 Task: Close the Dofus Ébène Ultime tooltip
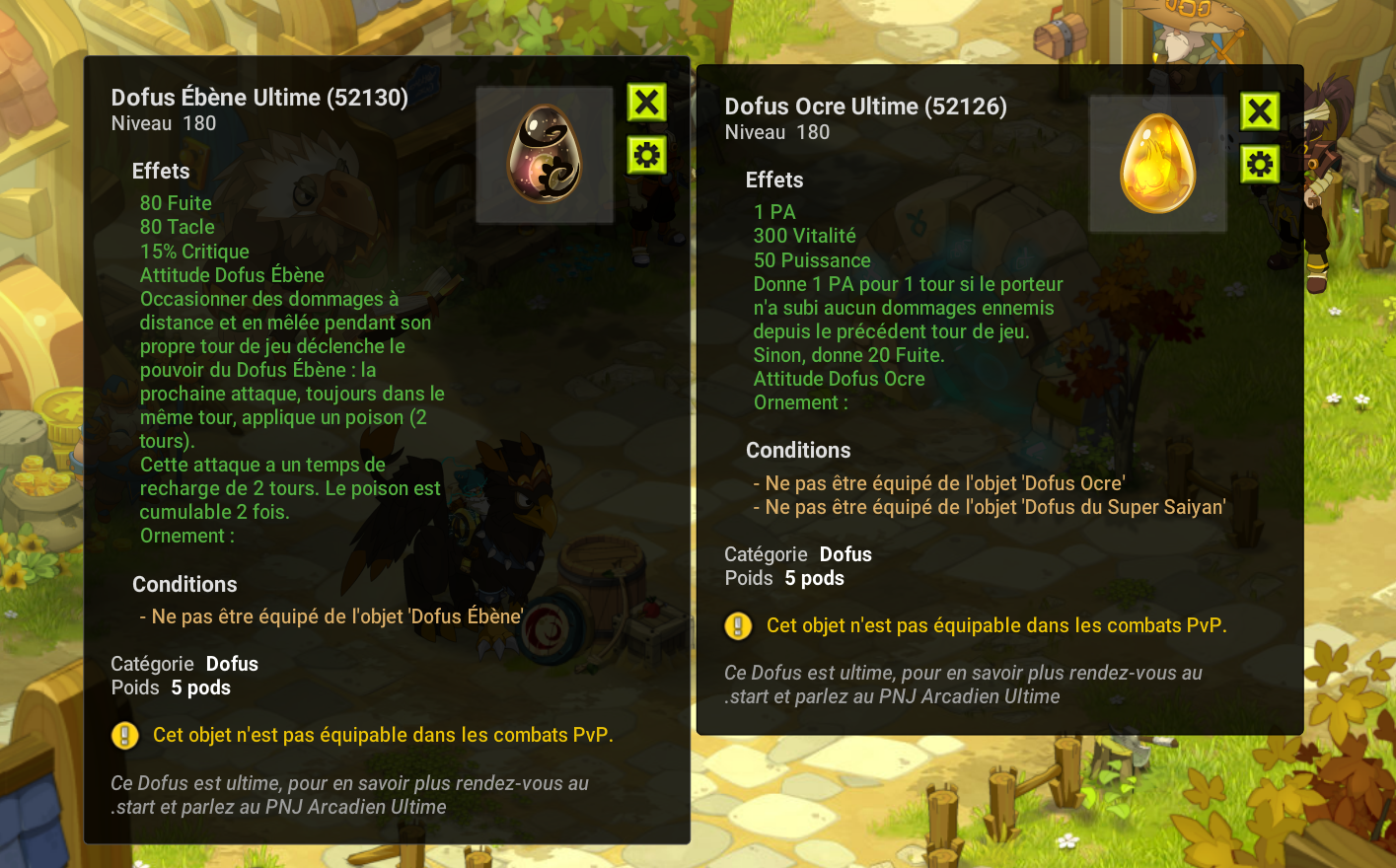[647, 103]
